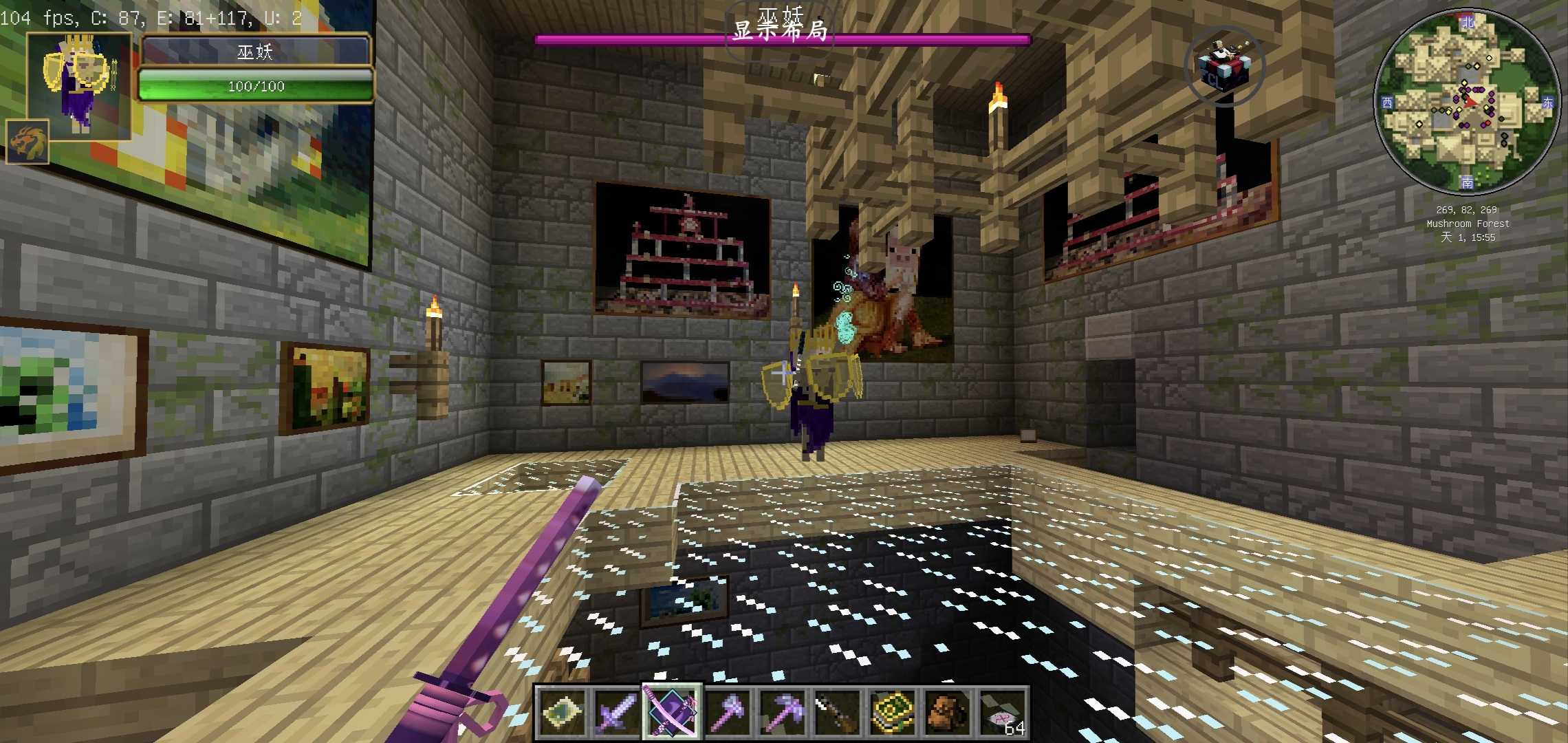This screenshot has width=1568, height=743.
Task: Select the purple pickaxe hotbar slot
Action: point(781,712)
